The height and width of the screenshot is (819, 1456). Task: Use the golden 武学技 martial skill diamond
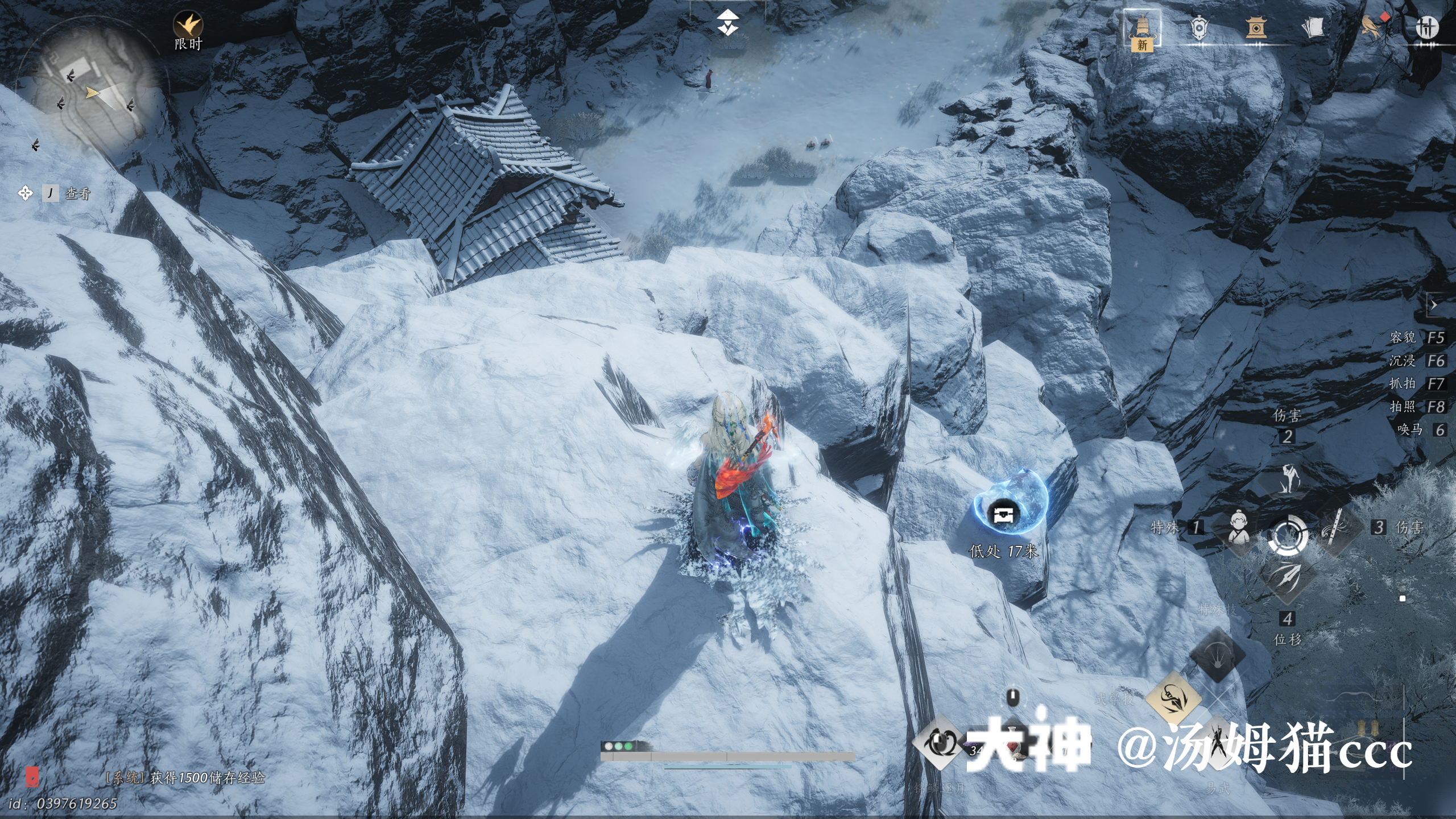click(x=1173, y=700)
